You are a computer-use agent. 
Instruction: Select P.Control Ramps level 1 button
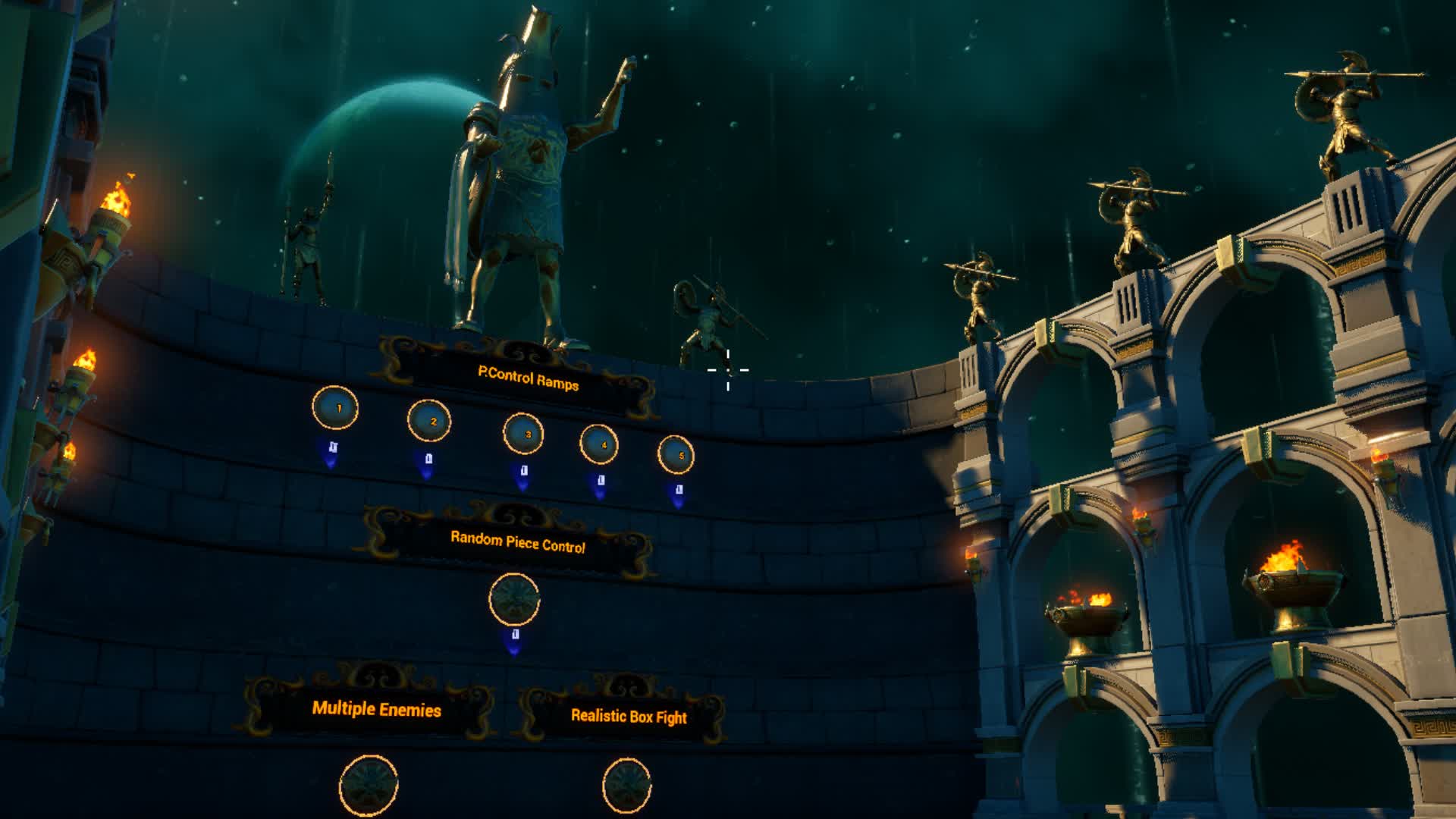click(335, 408)
